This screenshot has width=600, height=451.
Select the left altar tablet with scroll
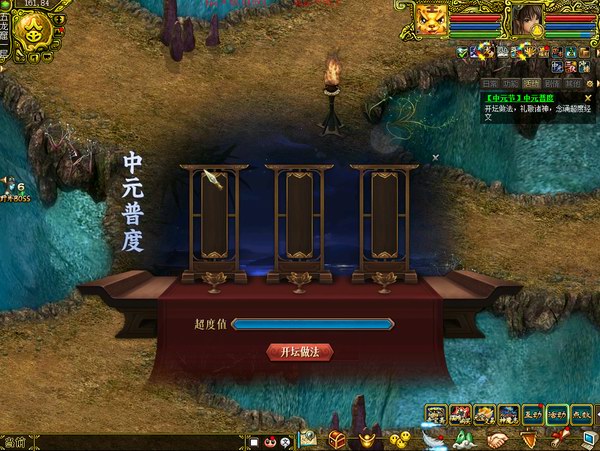(x=214, y=215)
